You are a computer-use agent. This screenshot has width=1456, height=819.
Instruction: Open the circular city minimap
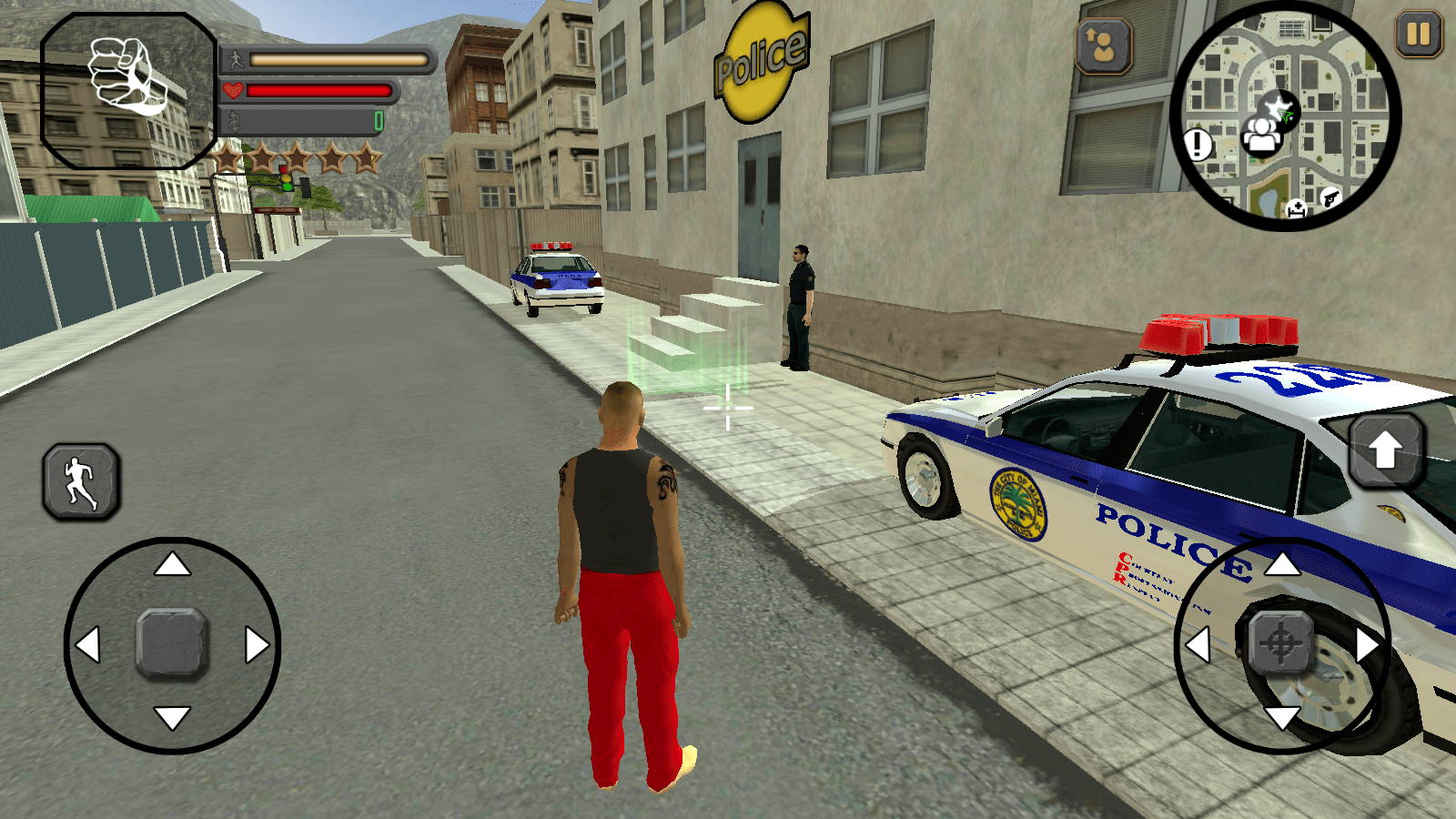[1286, 116]
